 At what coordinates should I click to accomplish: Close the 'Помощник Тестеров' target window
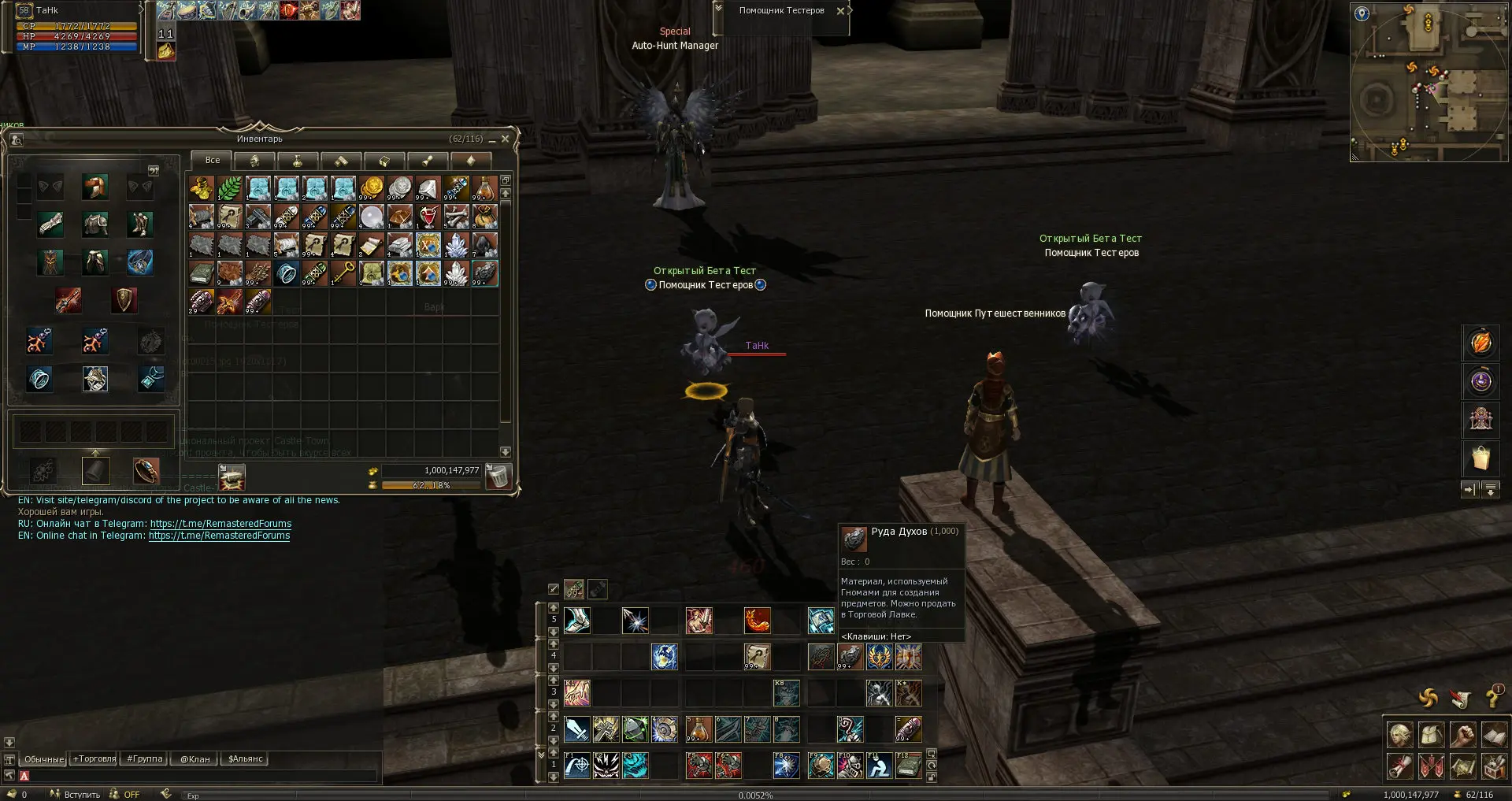coord(840,11)
